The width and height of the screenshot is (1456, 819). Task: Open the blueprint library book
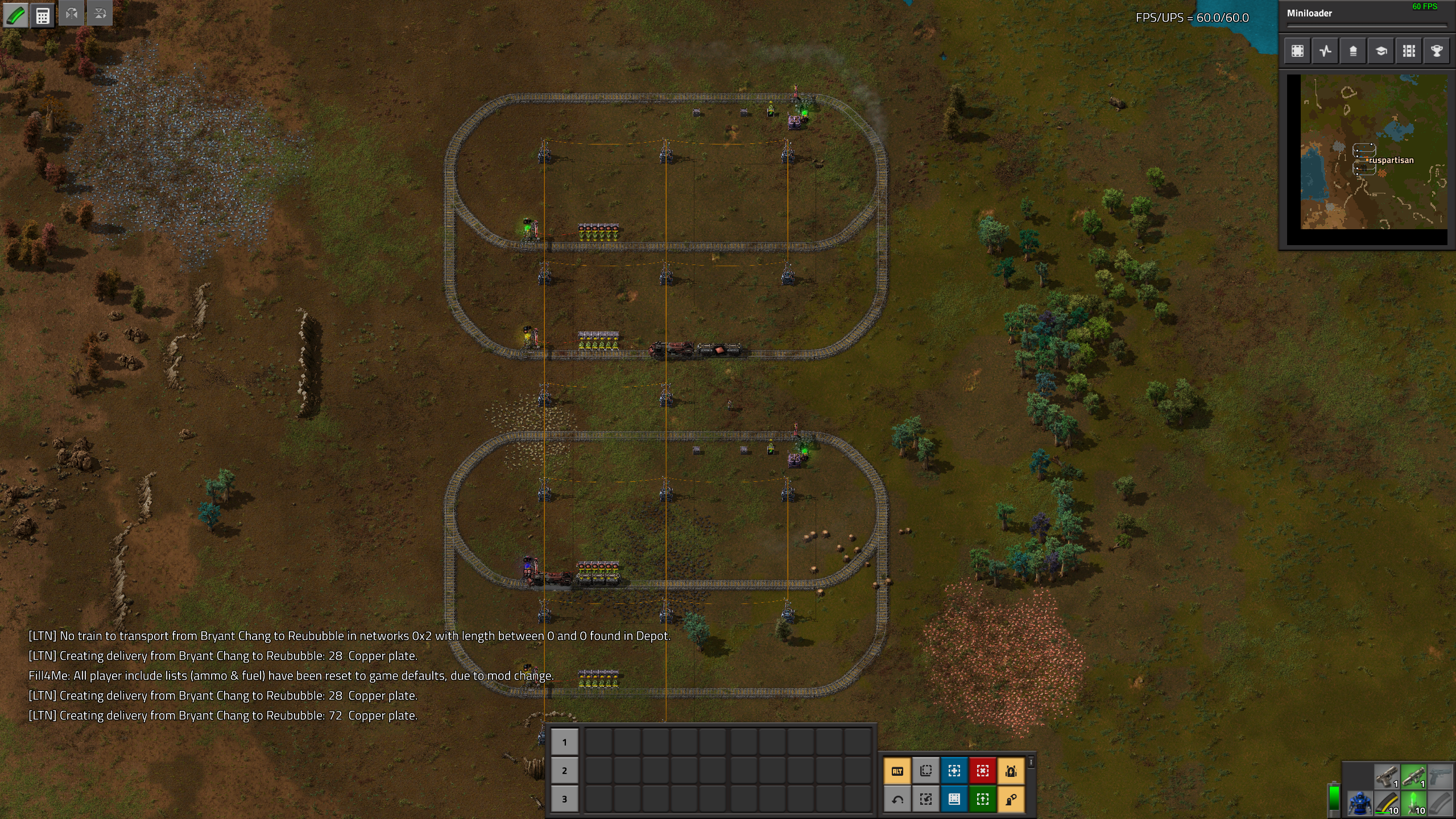coord(954,800)
